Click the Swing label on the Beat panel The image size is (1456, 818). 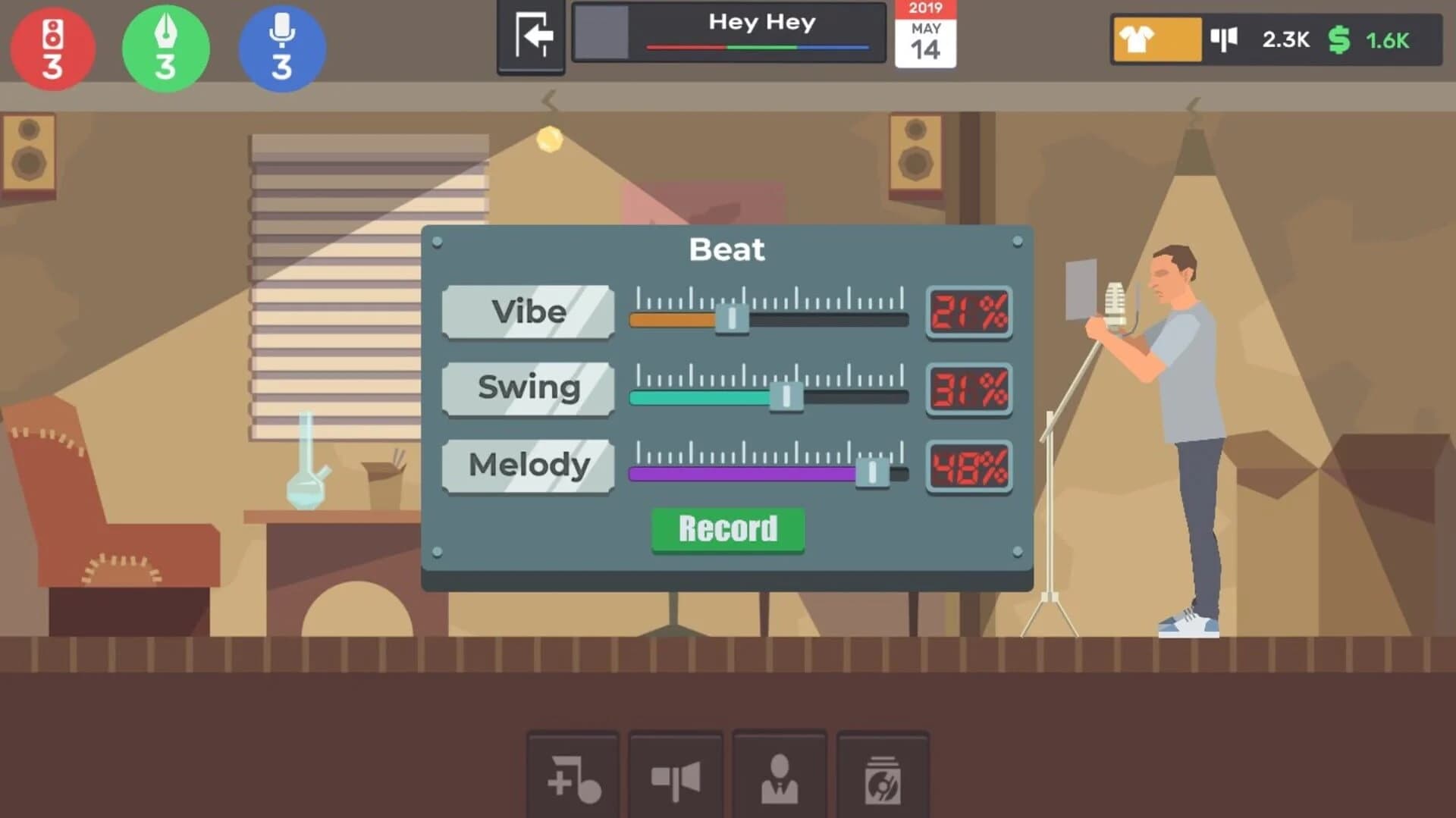(x=528, y=388)
